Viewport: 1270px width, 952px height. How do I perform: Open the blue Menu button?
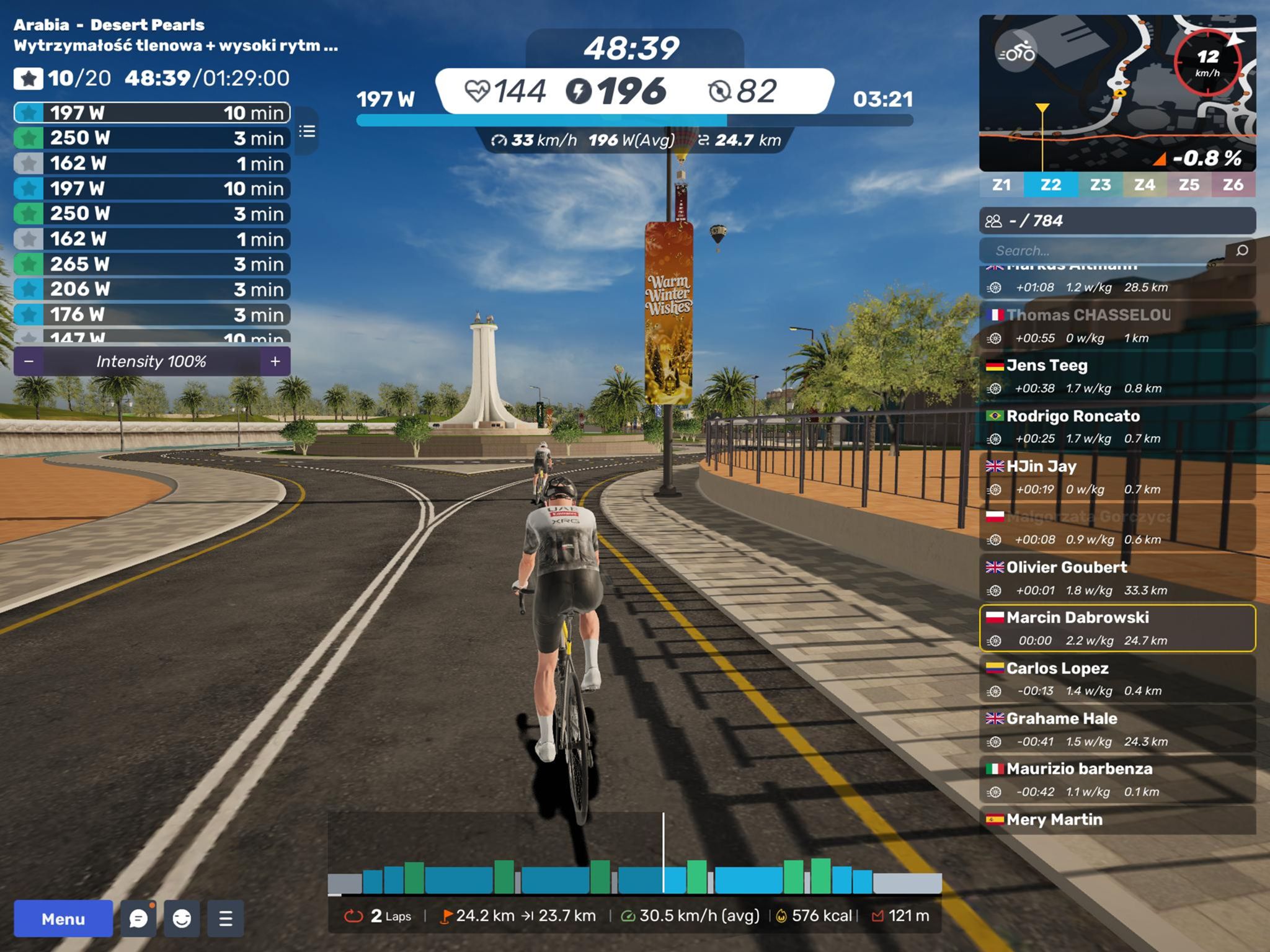[x=63, y=919]
